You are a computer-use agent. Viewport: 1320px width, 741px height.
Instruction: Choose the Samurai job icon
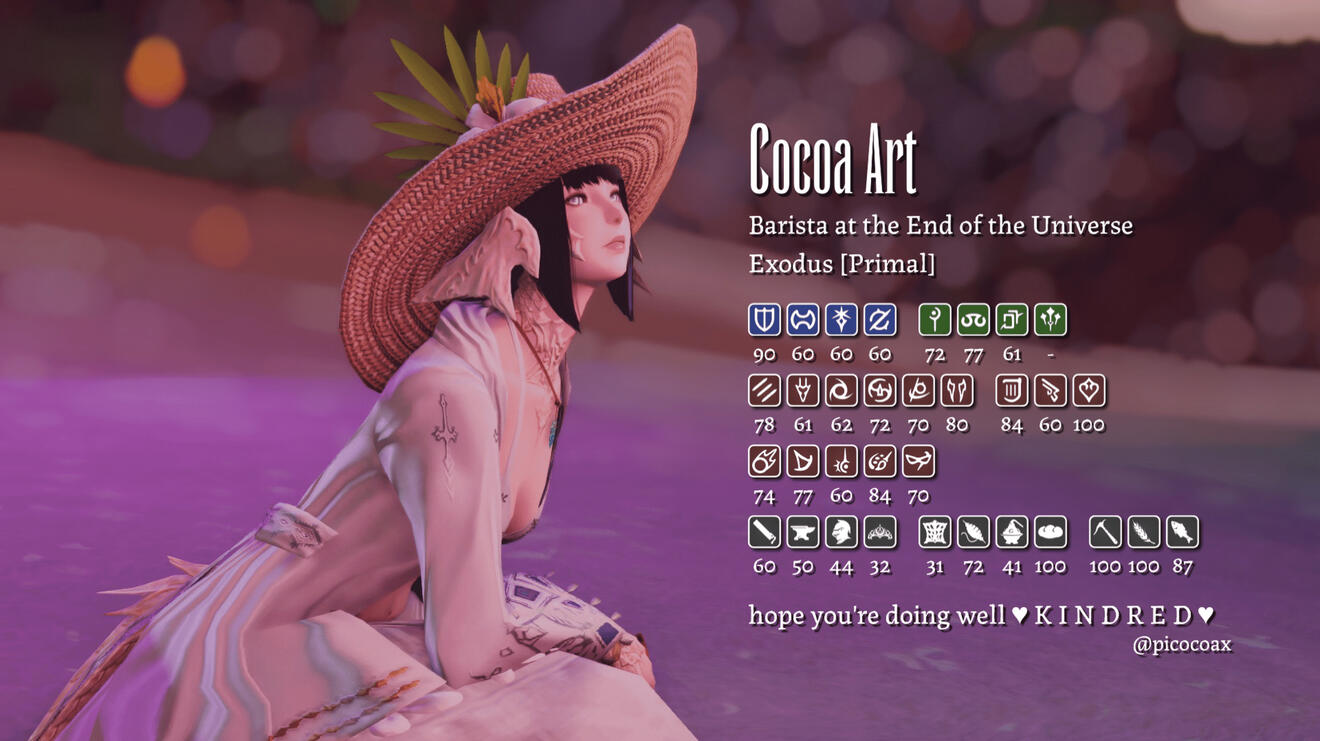880,391
